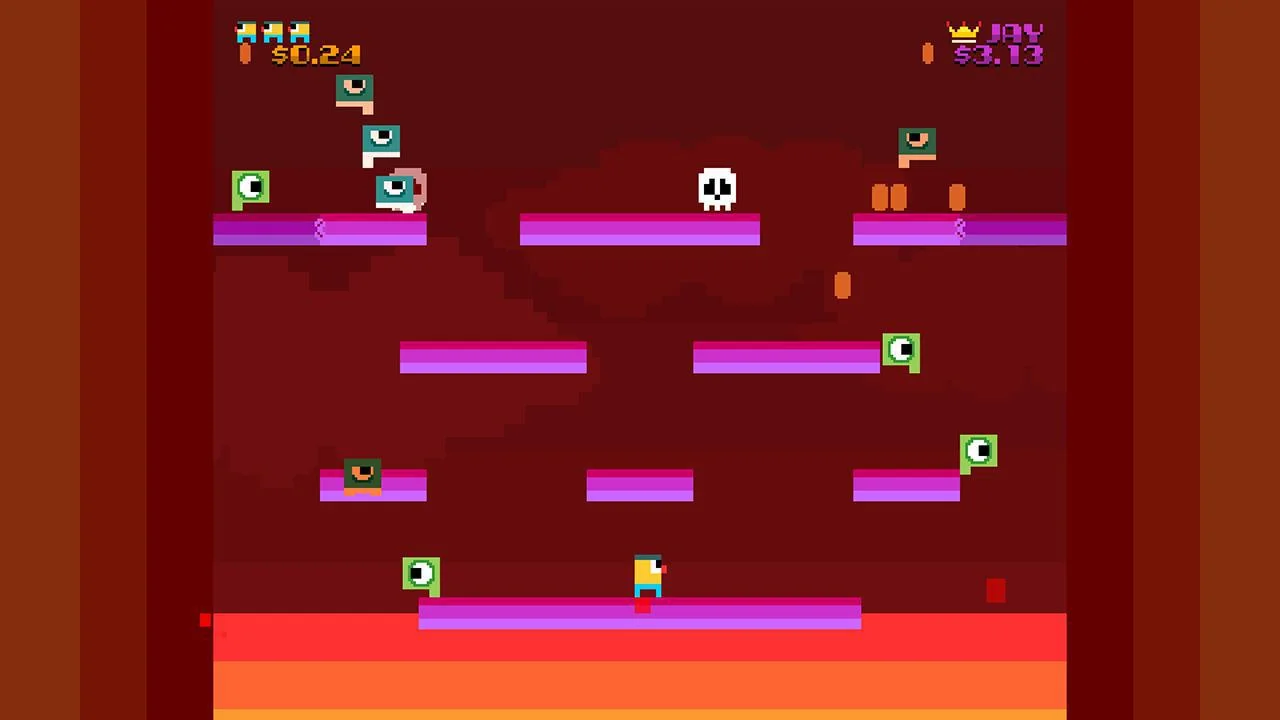
Task: Select Dave, the yellow player character
Action: click(x=647, y=575)
